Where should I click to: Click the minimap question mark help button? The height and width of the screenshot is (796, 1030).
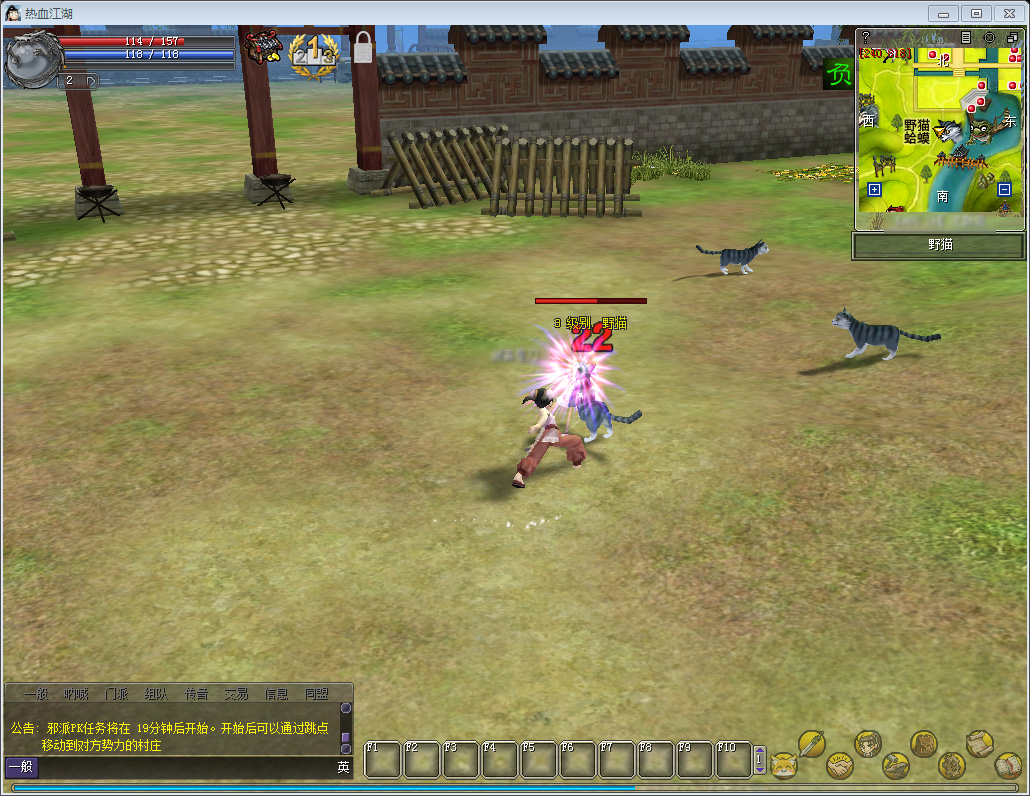(866, 37)
